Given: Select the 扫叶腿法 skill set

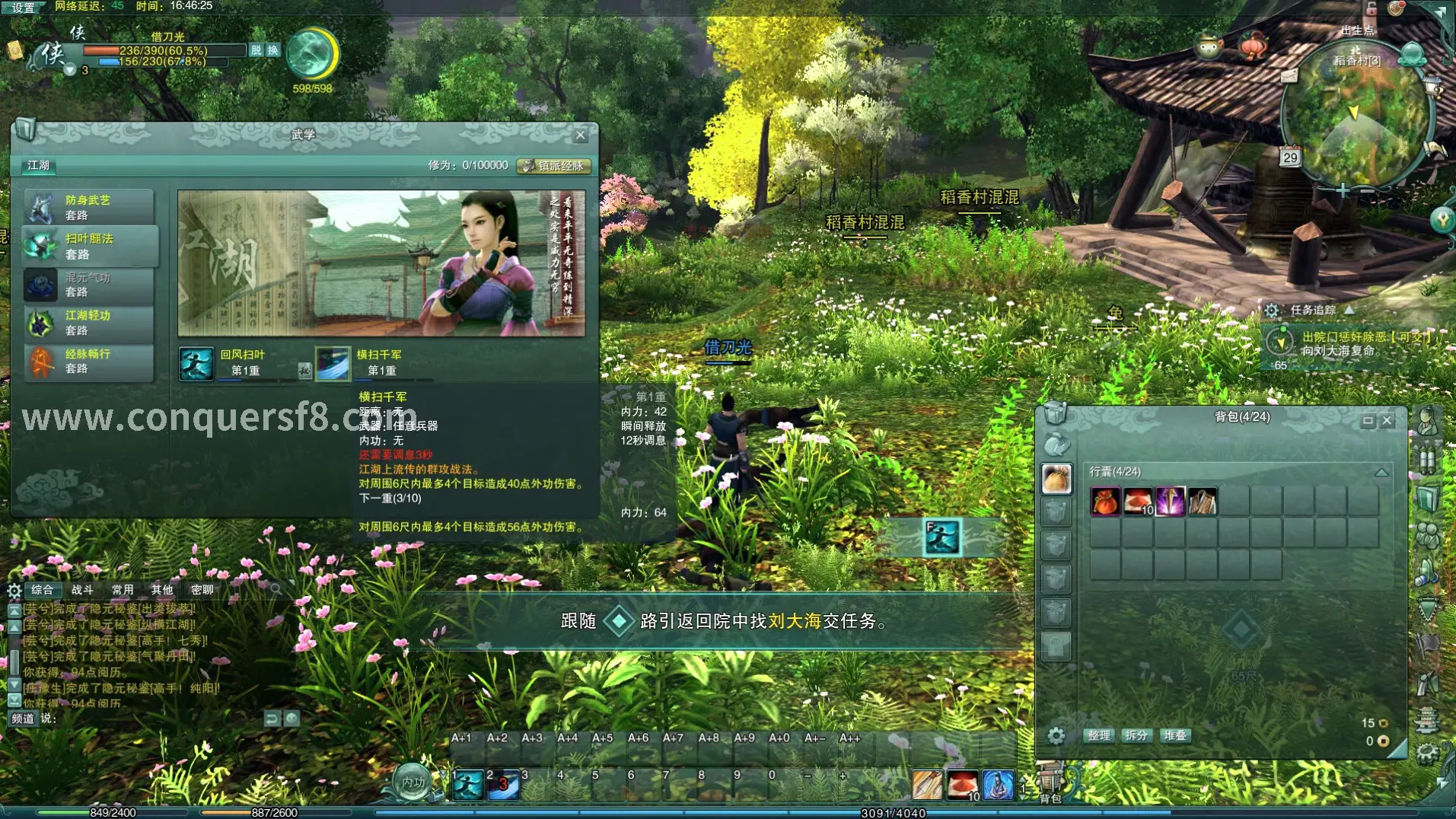Looking at the screenshot, I should [90, 246].
